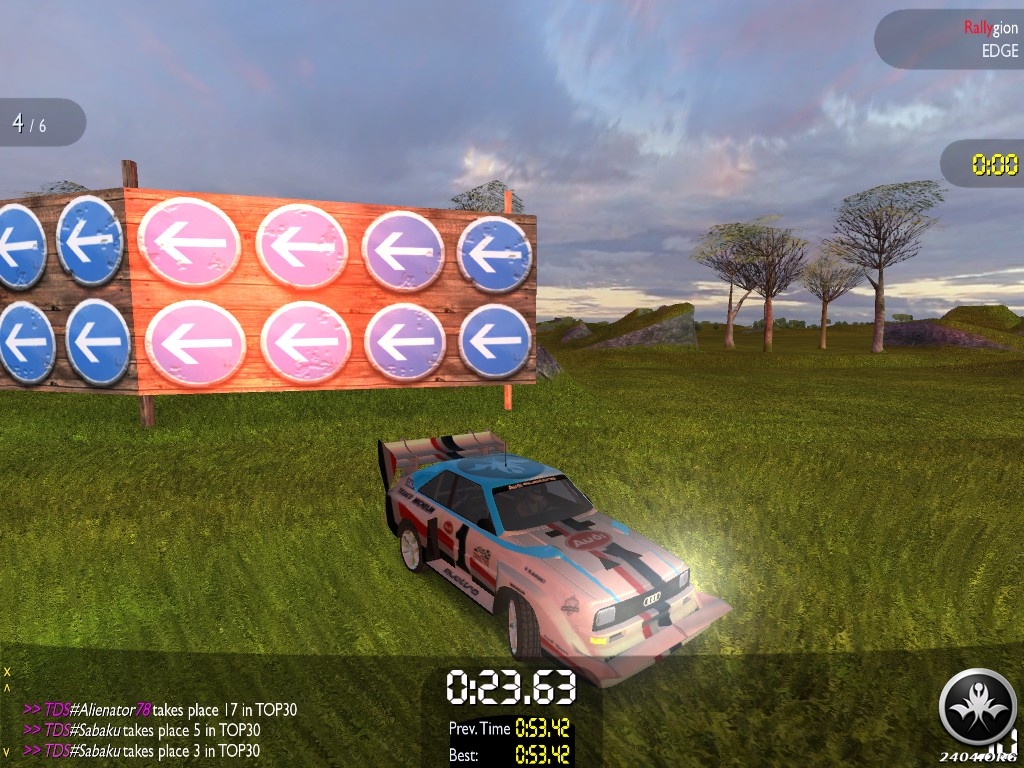Select the Sabaku place 5 chat message

pyautogui.click(x=142, y=730)
